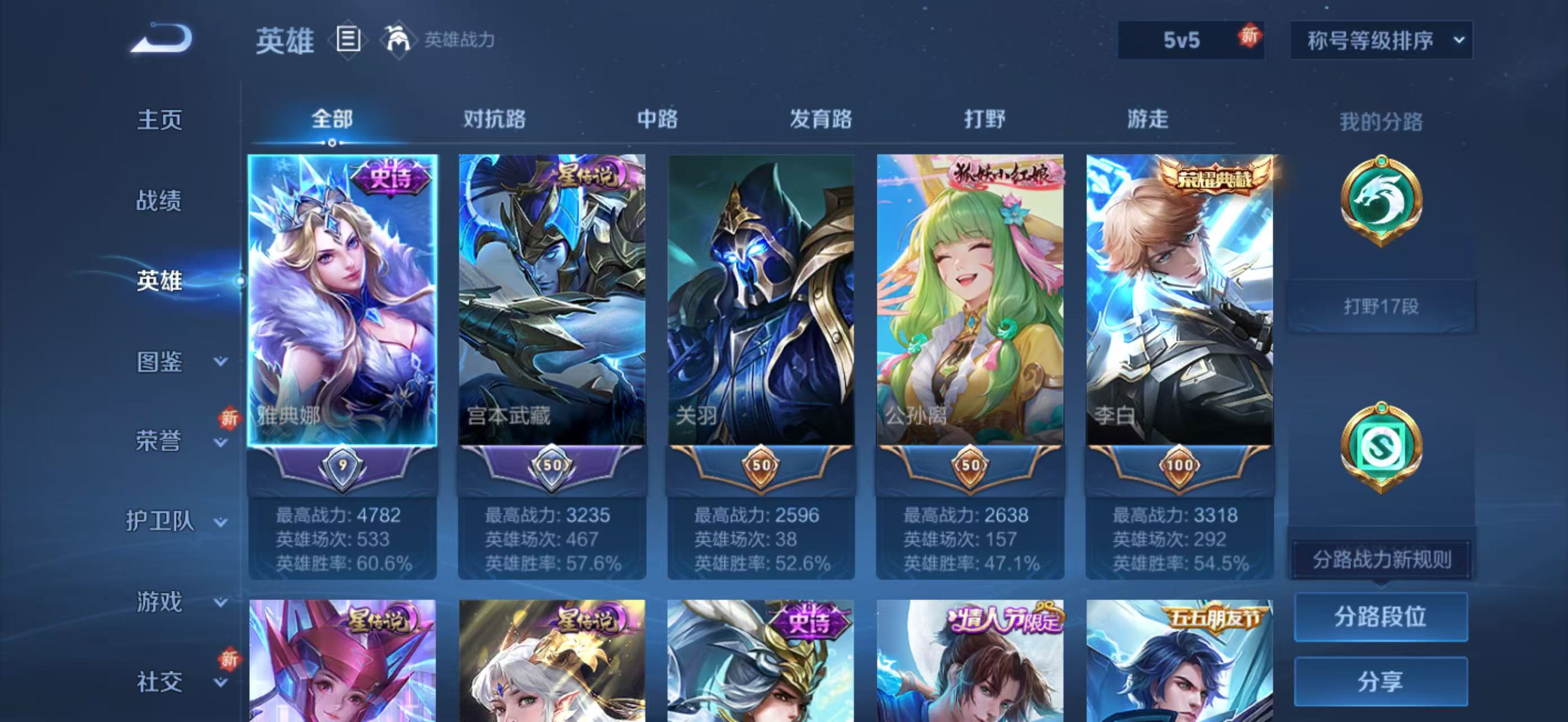Open the 英雄战力 hero power icon

[x=396, y=41]
